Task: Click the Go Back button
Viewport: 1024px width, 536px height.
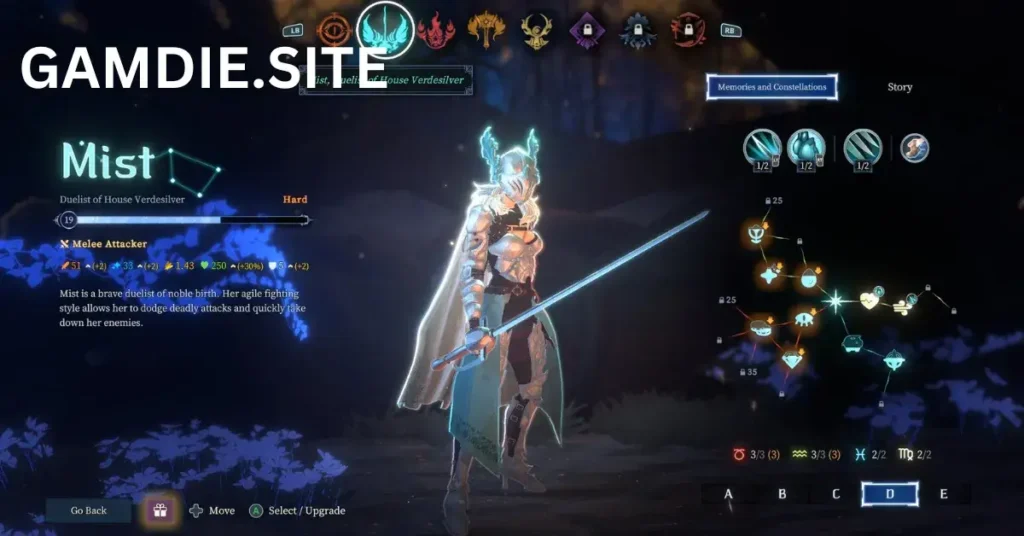Action: click(89, 511)
